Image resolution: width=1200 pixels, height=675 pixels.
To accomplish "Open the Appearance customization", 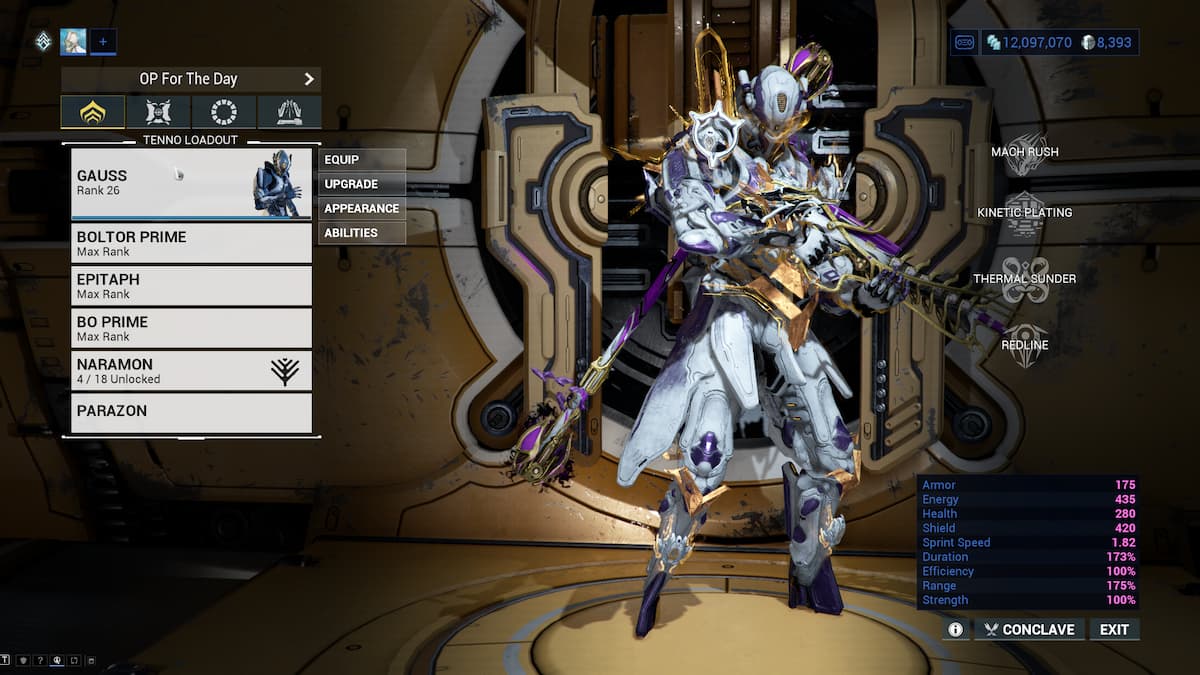I will click(x=362, y=208).
